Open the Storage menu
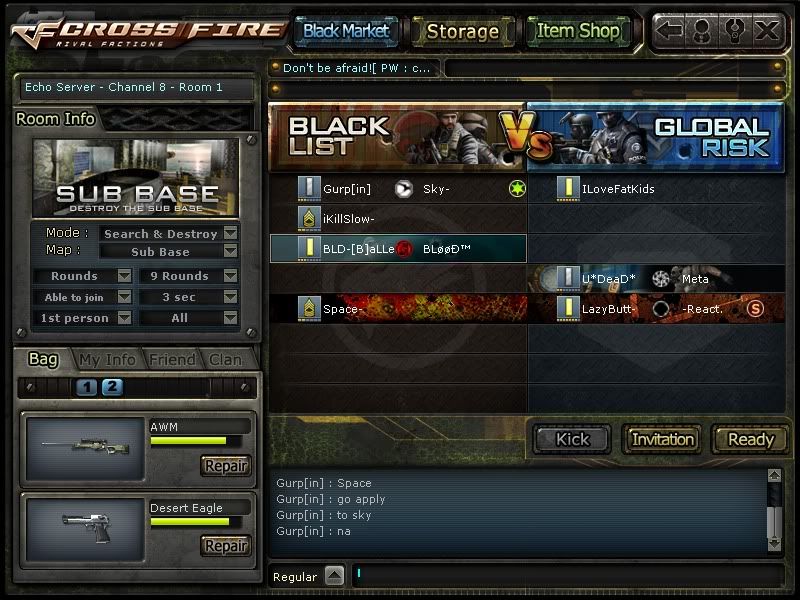Image resolution: width=800 pixels, height=600 pixels. pos(462,31)
